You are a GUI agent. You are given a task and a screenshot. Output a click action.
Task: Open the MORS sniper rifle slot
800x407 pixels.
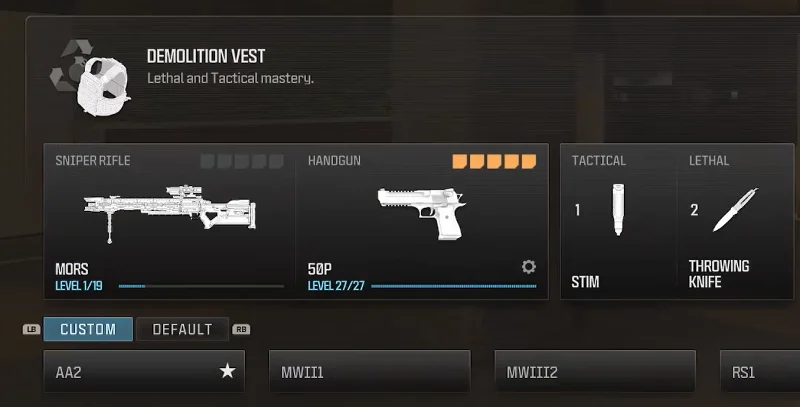tap(170, 221)
